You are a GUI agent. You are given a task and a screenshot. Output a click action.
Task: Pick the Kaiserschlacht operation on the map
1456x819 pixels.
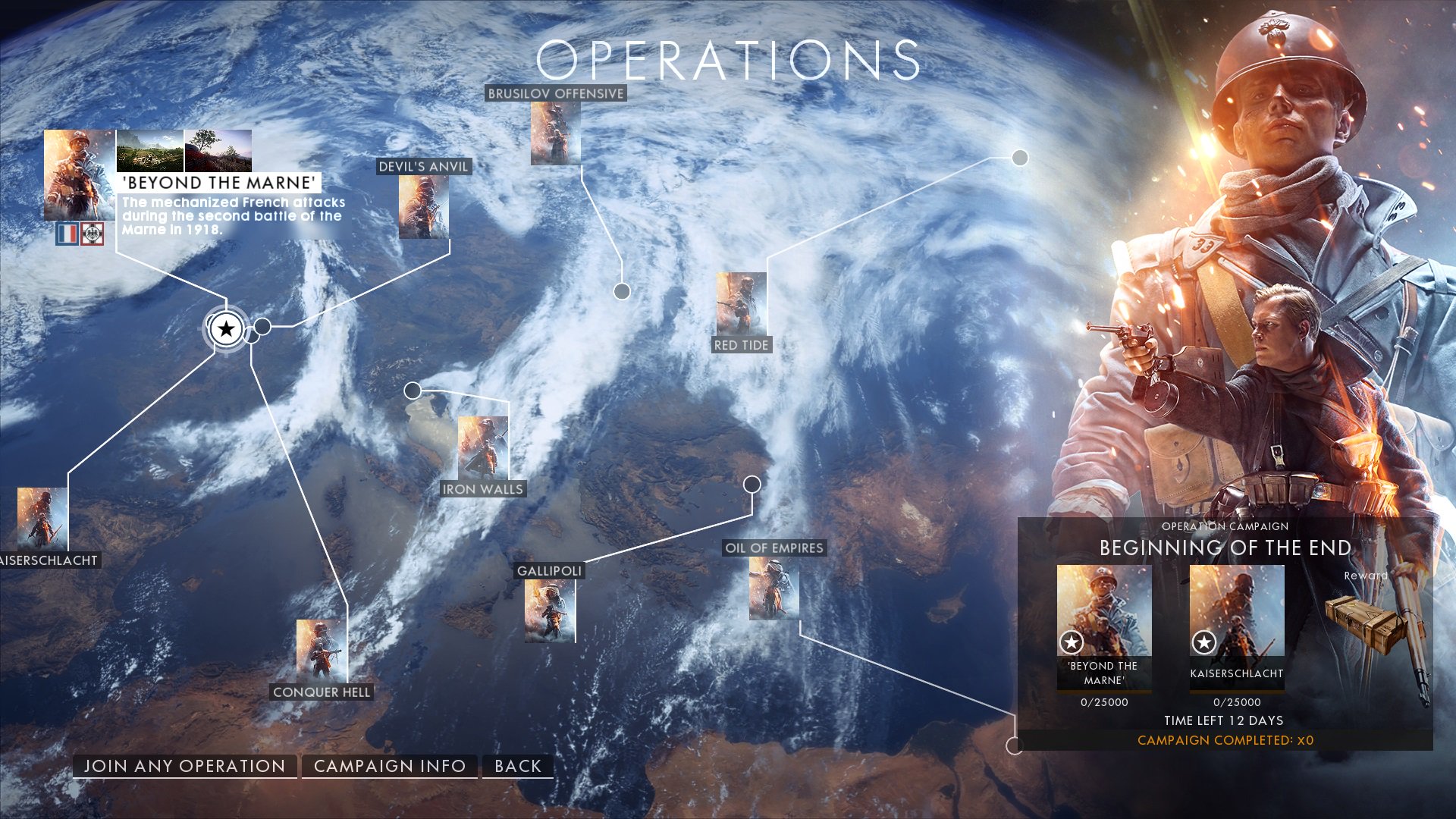(42, 520)
